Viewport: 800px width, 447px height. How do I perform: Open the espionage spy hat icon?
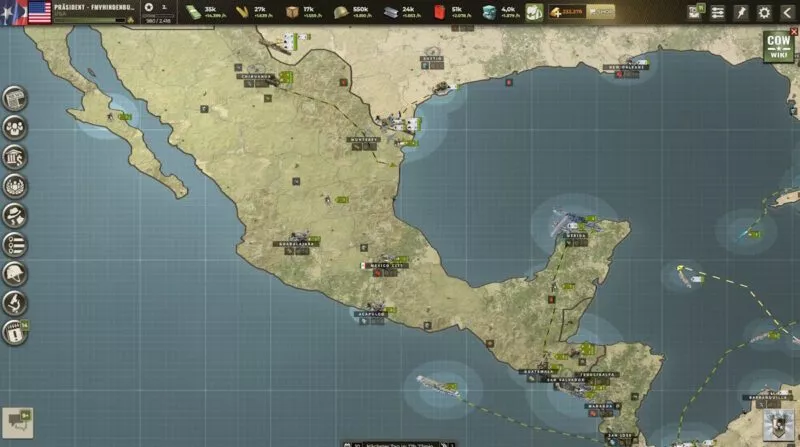pyautogui.click(x=15, y=215)
